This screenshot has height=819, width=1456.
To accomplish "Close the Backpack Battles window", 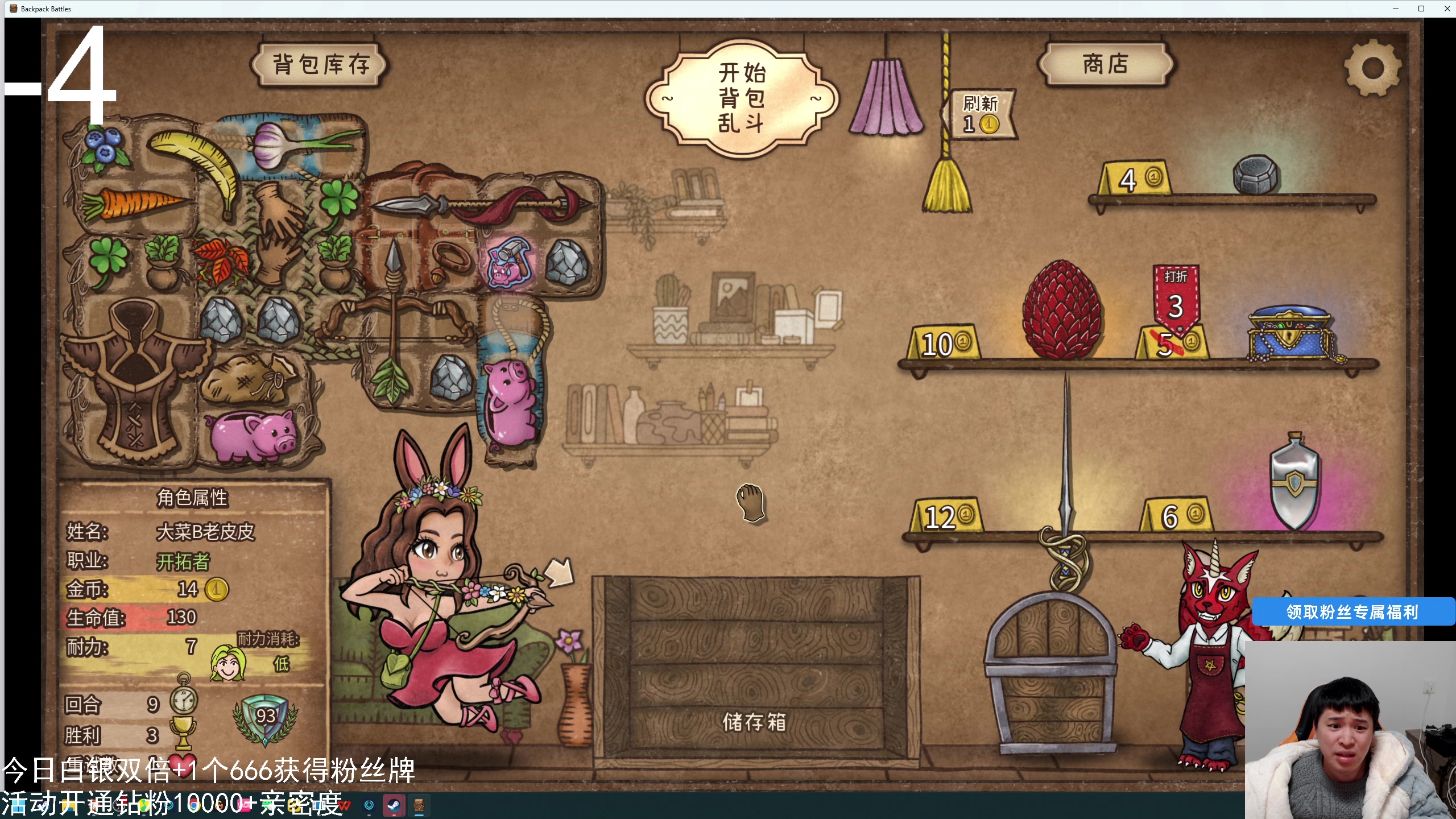I will [1447, 9].
